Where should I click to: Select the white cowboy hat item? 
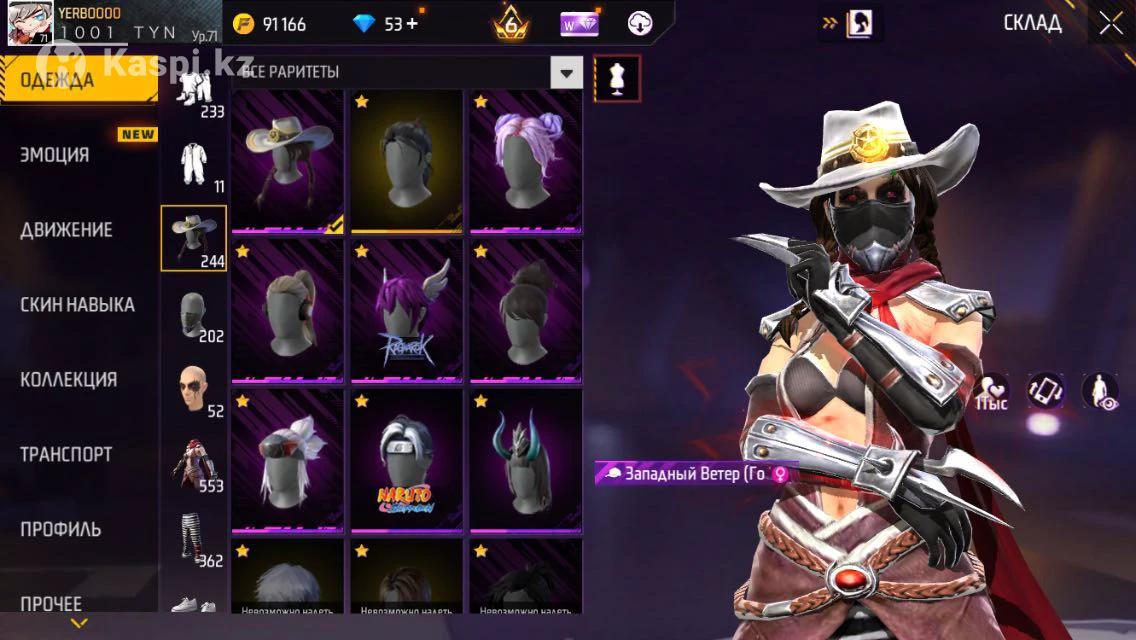(x=289, y=160)
